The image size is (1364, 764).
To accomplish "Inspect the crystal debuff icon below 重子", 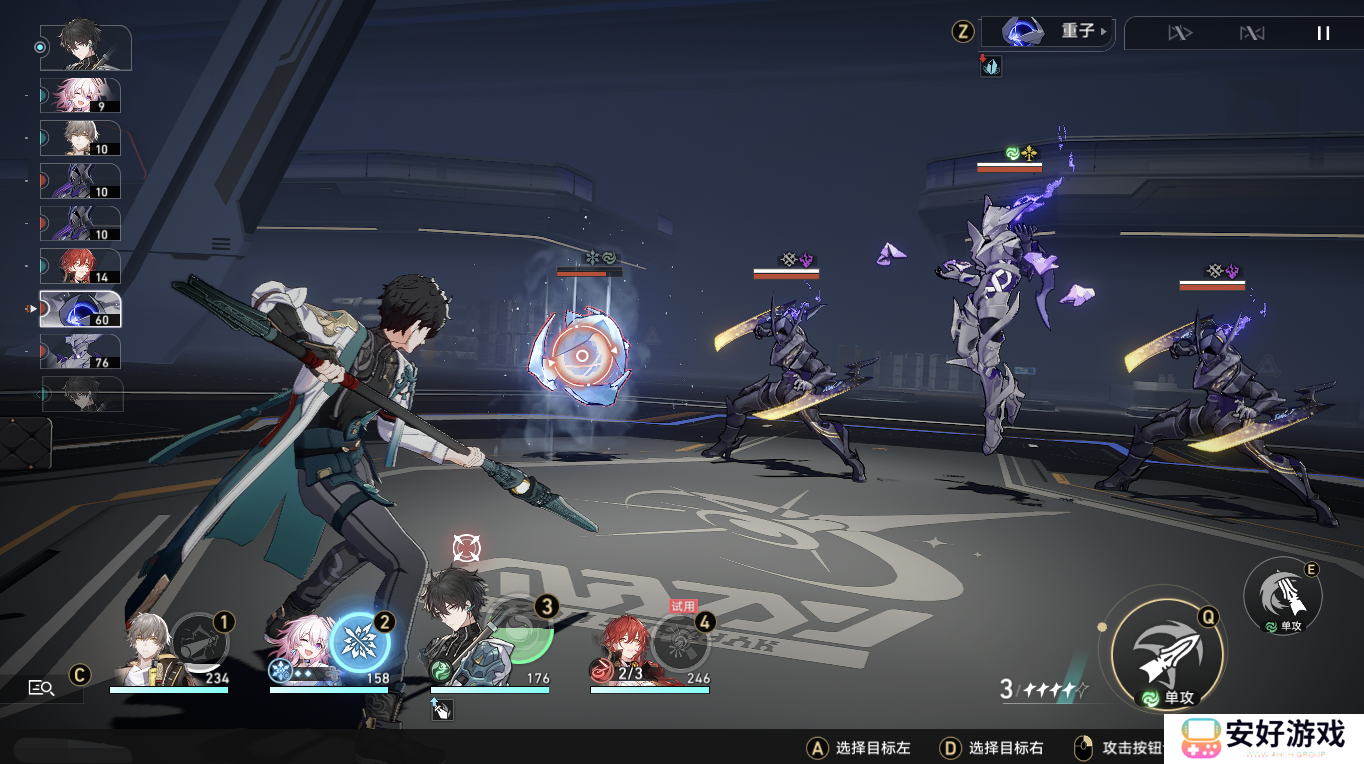I will click(x=991, y=67).
